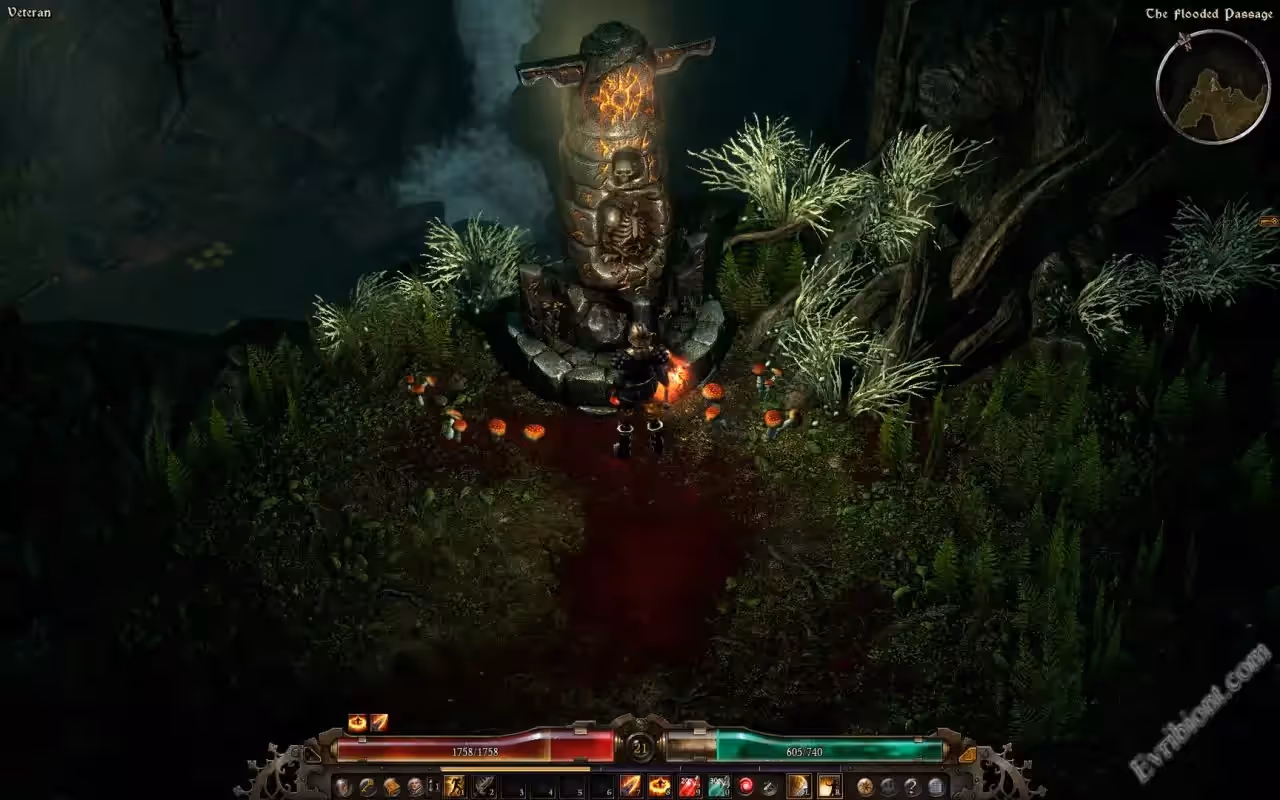Trigger the flaming slash skill in slot 7

pos(631,786)
